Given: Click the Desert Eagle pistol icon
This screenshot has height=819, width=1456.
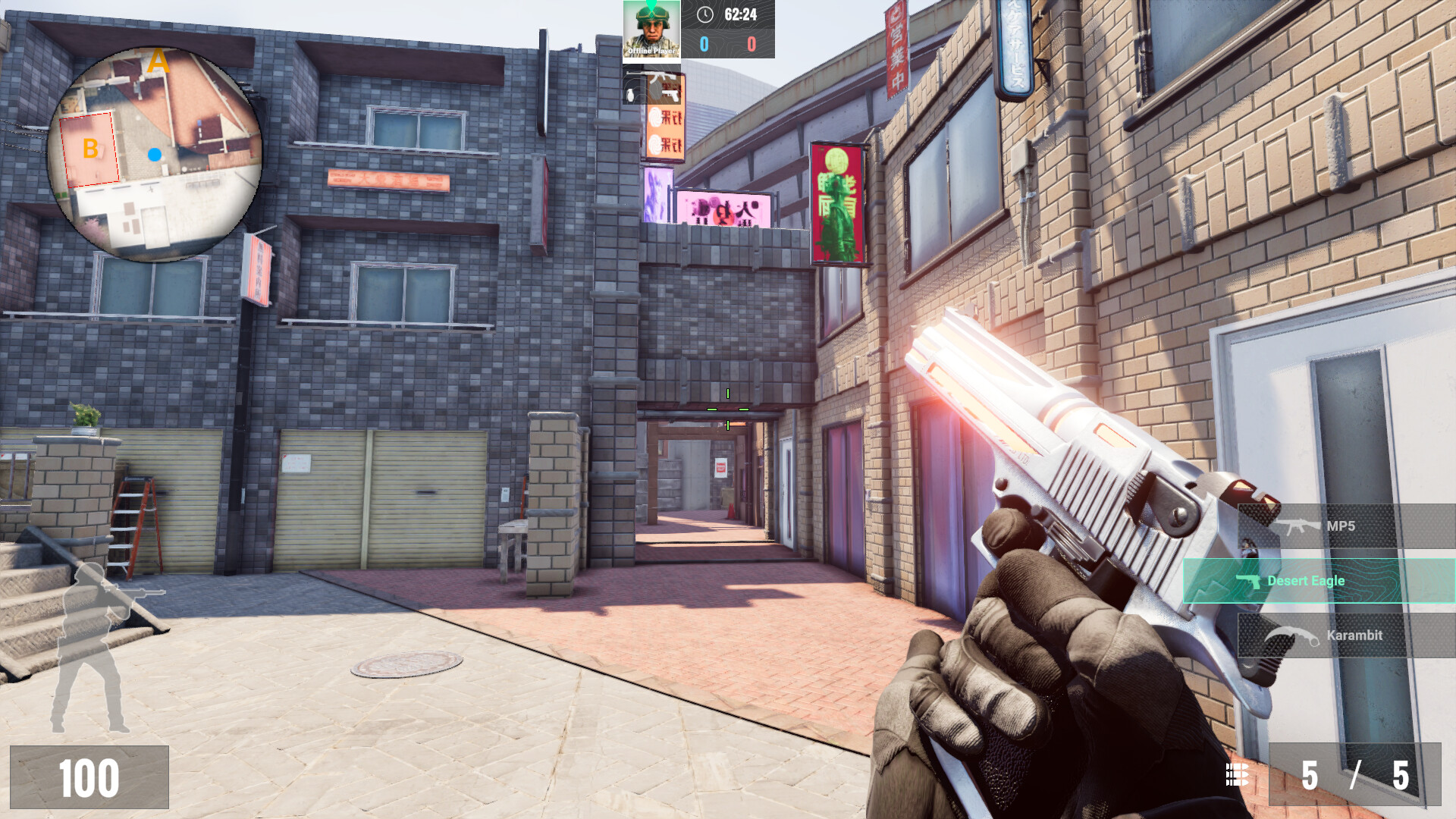Looking at the screenshot, I should pyautogui.click(x=1249, y=582).
